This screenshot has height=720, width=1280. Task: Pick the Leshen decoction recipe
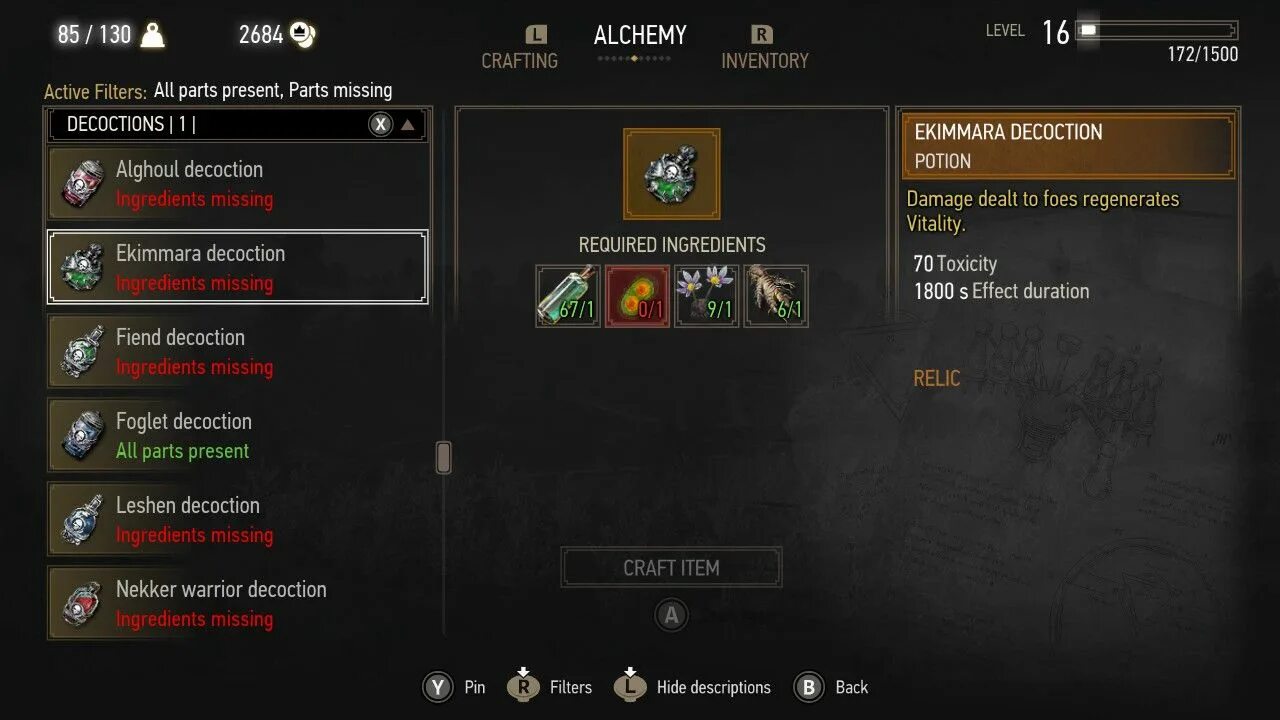point(238,520)
